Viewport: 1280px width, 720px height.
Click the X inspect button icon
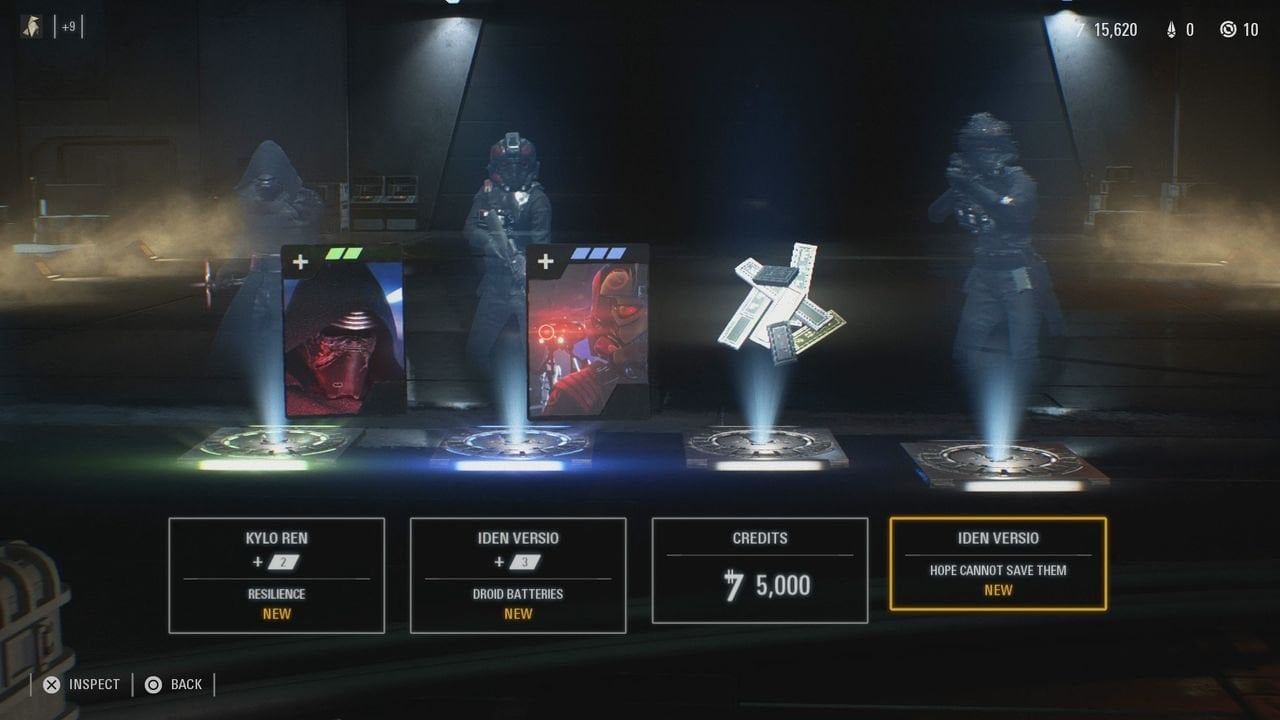[52, 684]
